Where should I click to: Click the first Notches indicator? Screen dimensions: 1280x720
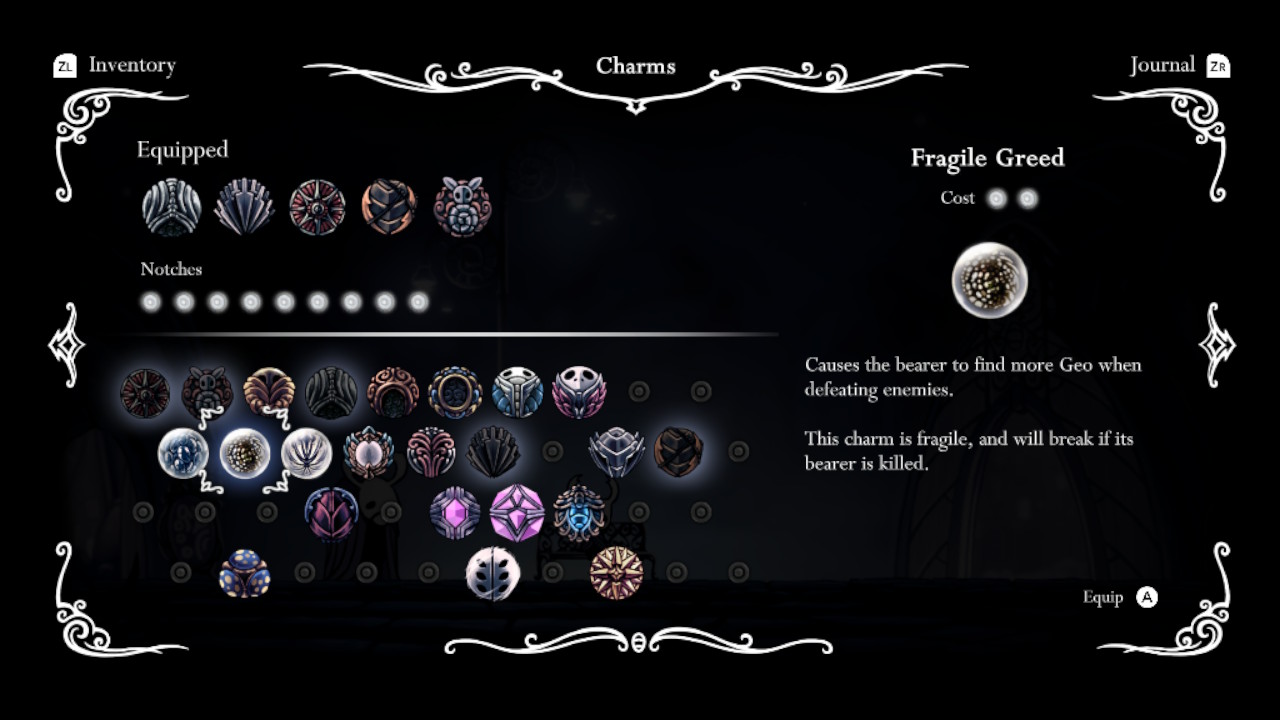pyautogui.click(x=150, y=301)
